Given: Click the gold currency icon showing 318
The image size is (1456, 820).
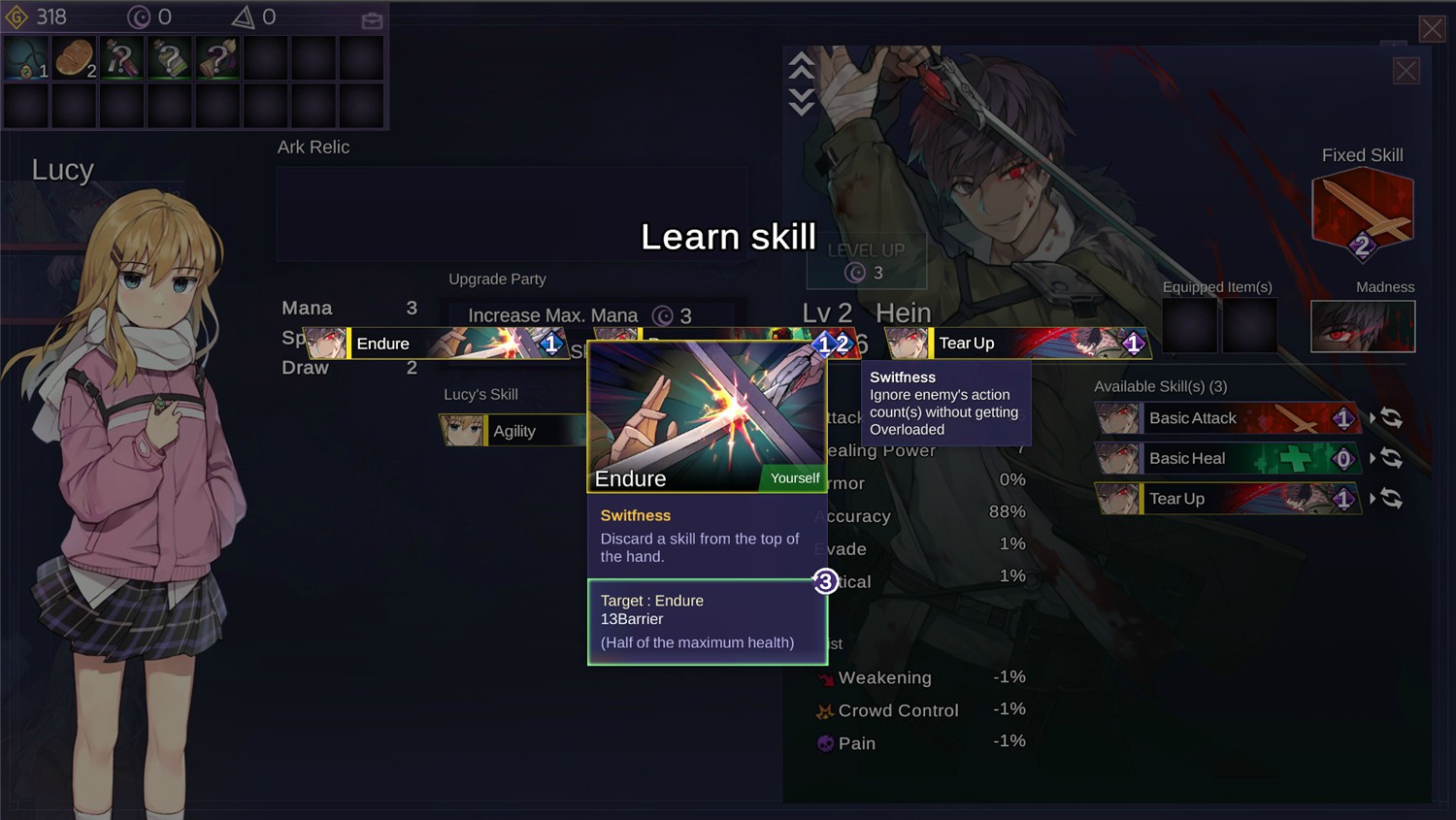Looking at the screenshot, I should point(15,16).
